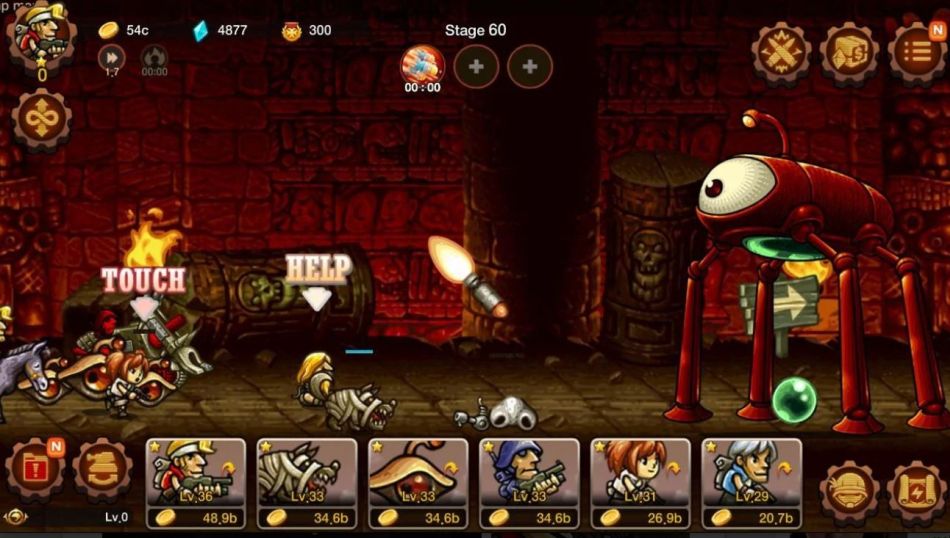The width and height of the screenshot is (950, 538).
Task: Pick the mushroom creature unit card
Action: point(418,482)
